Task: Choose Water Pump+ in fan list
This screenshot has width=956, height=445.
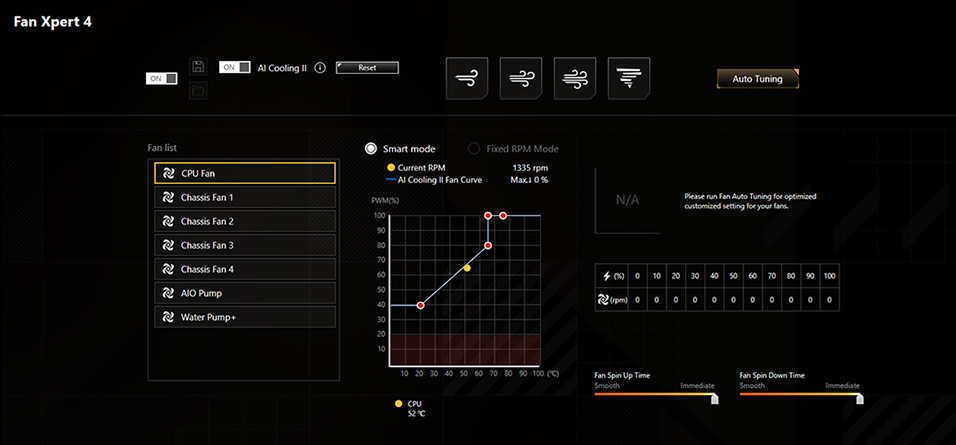Action: (245, 317)
